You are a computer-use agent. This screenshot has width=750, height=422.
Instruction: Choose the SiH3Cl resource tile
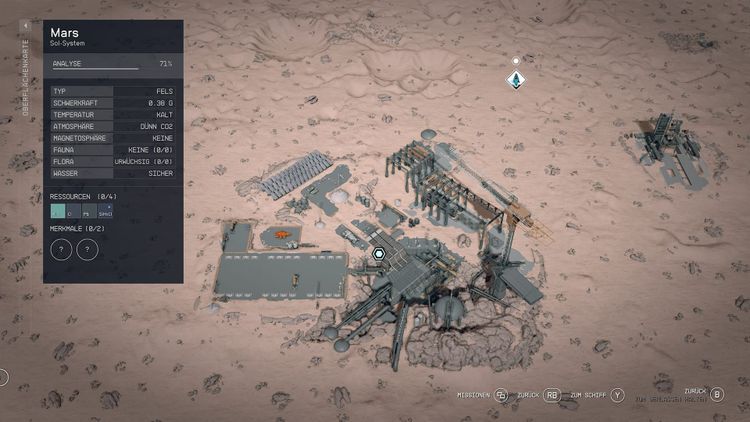[105, 210]
